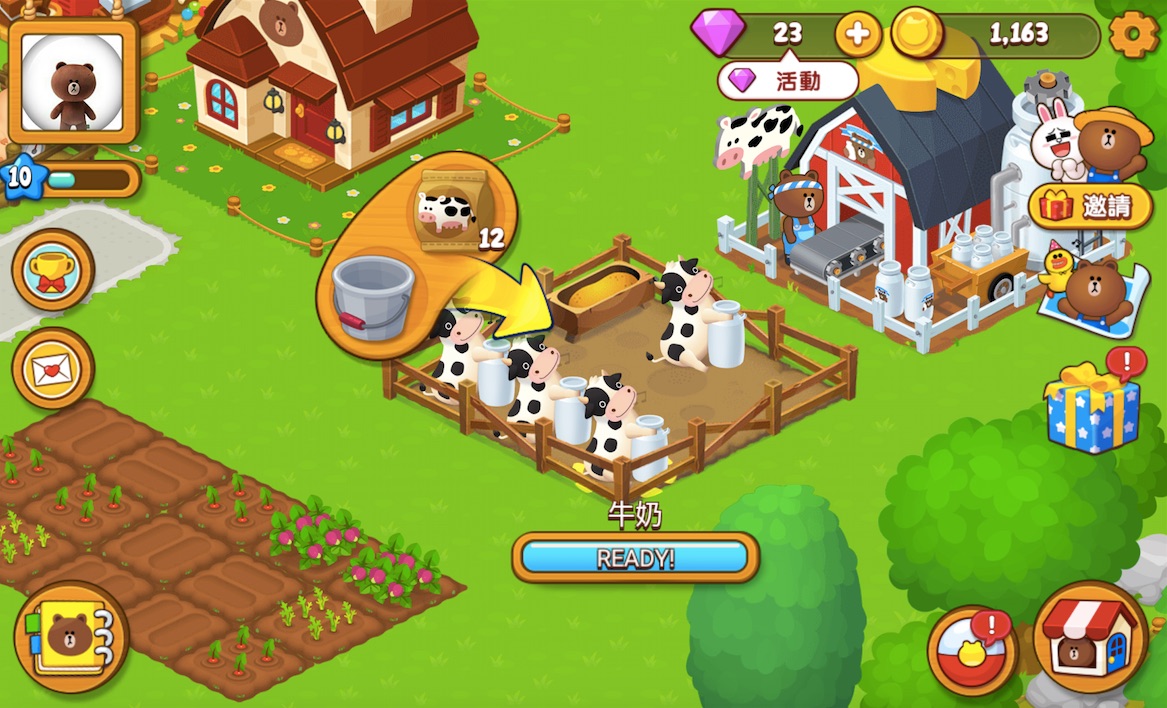Claim the blue gift box
This screenshot has width=1167, height=708.
click(x=1092, y=408)
